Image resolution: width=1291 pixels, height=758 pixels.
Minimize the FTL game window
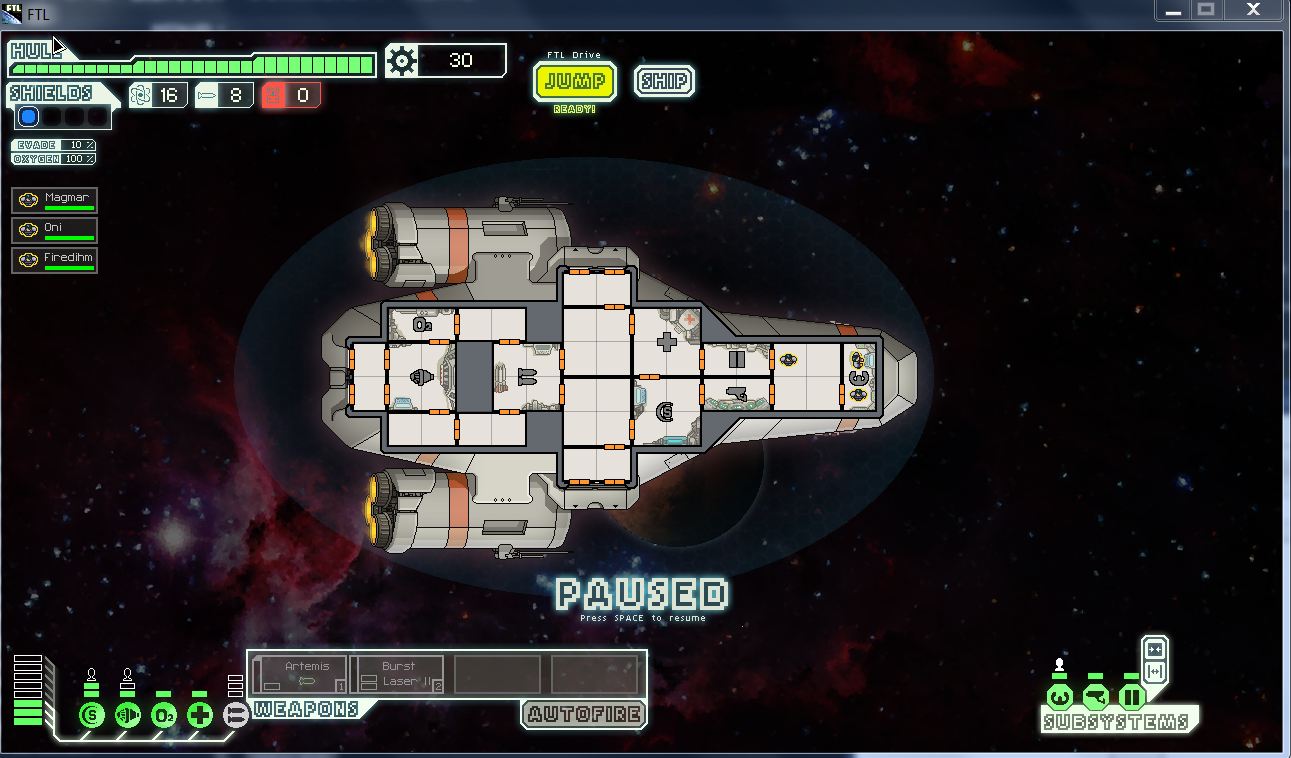click(1173, 10)
